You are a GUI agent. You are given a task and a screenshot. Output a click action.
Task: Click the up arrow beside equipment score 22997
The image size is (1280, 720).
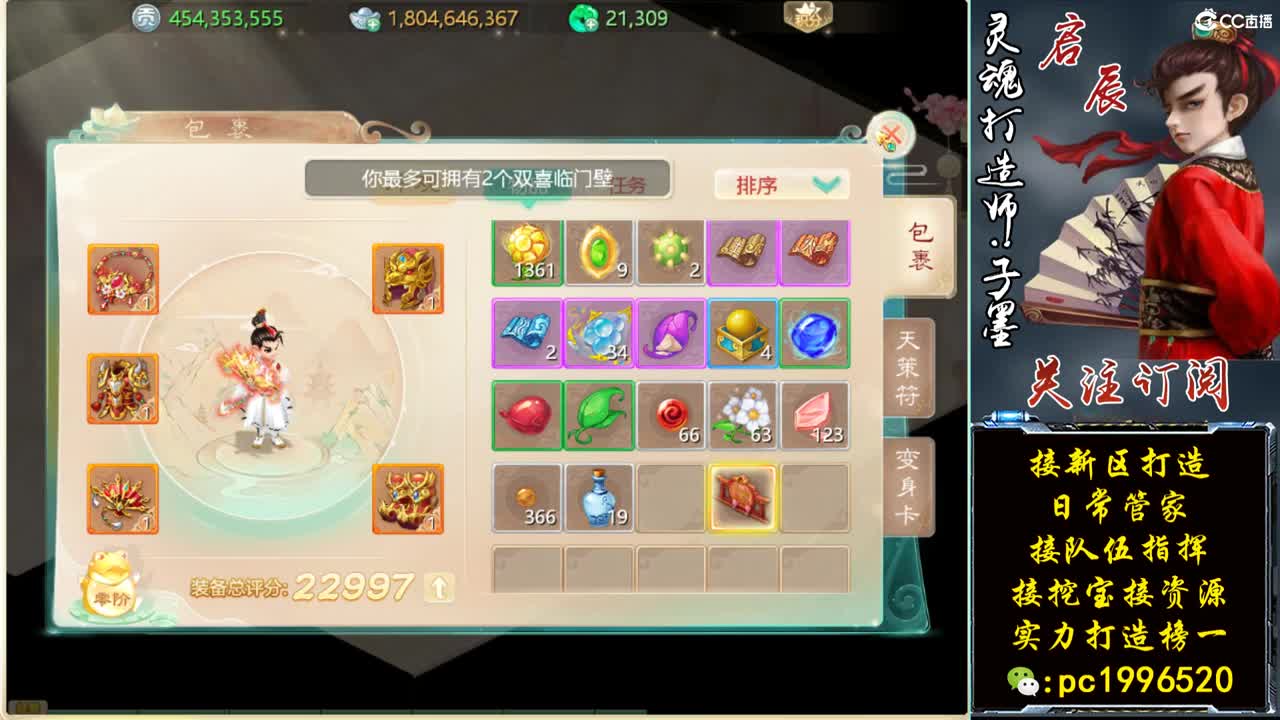coord(436,586)
